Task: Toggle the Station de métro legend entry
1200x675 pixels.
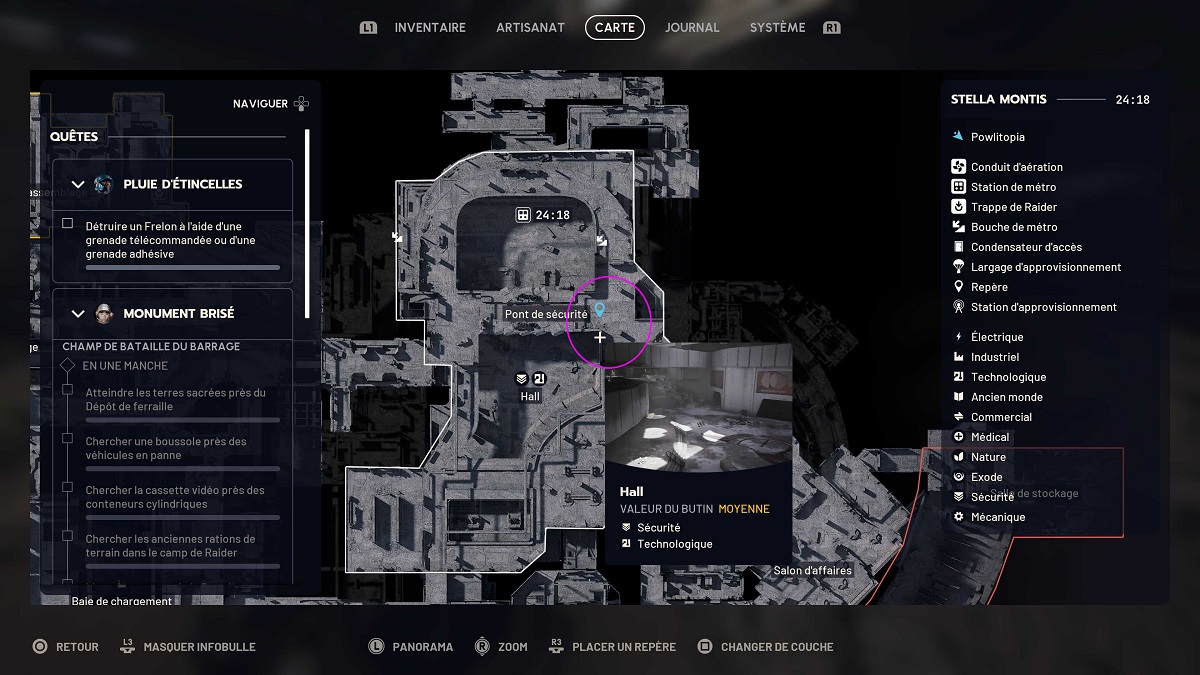Action: 1012,187
